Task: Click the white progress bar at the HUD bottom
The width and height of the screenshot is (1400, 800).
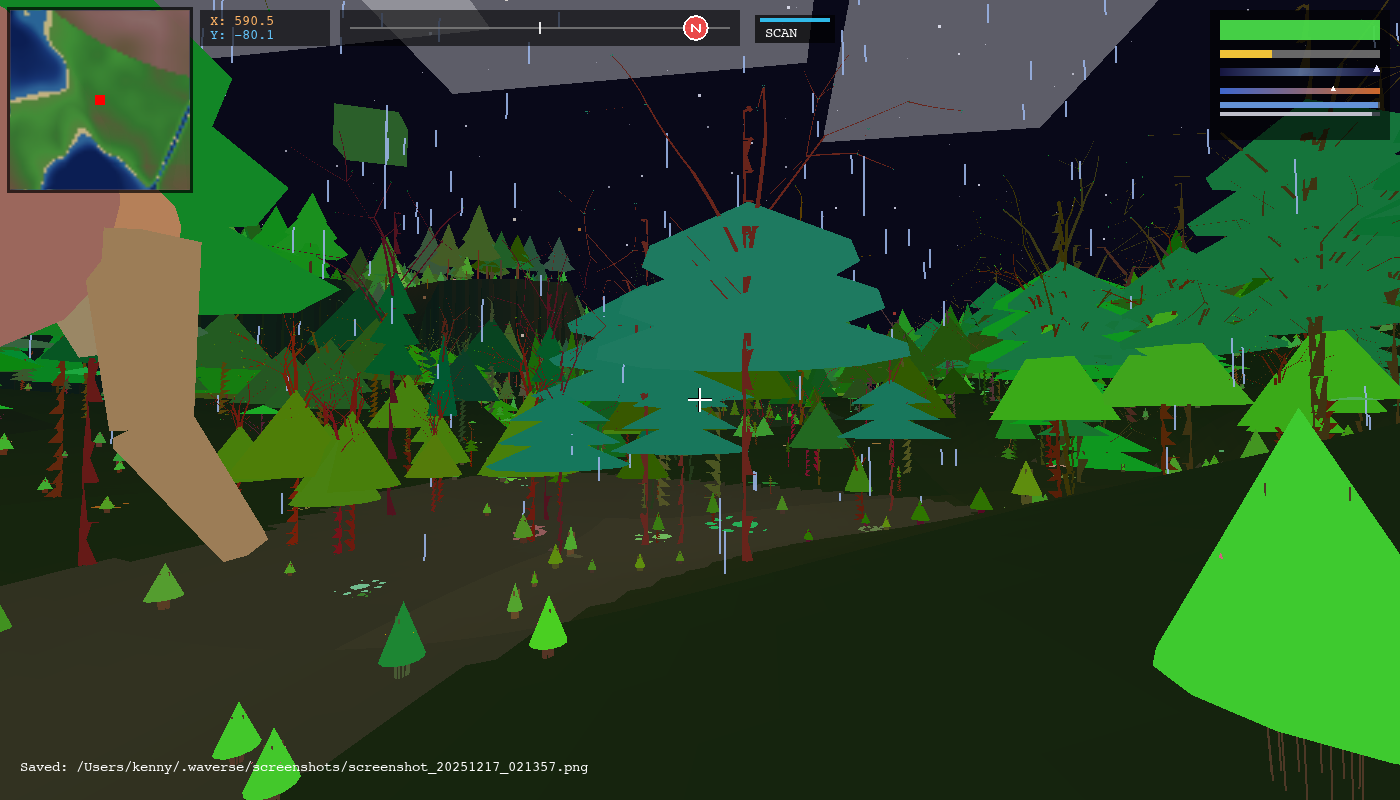Action: pos(1295,114)
